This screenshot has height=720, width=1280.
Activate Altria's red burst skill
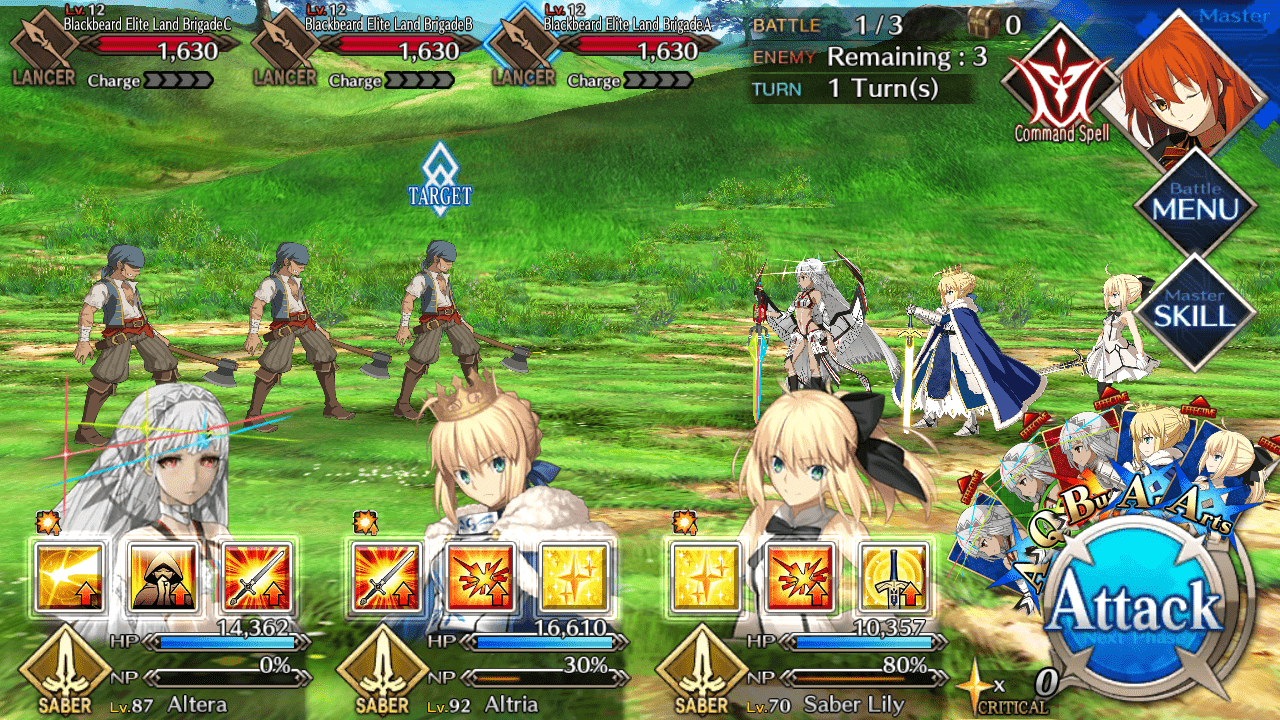481,578
